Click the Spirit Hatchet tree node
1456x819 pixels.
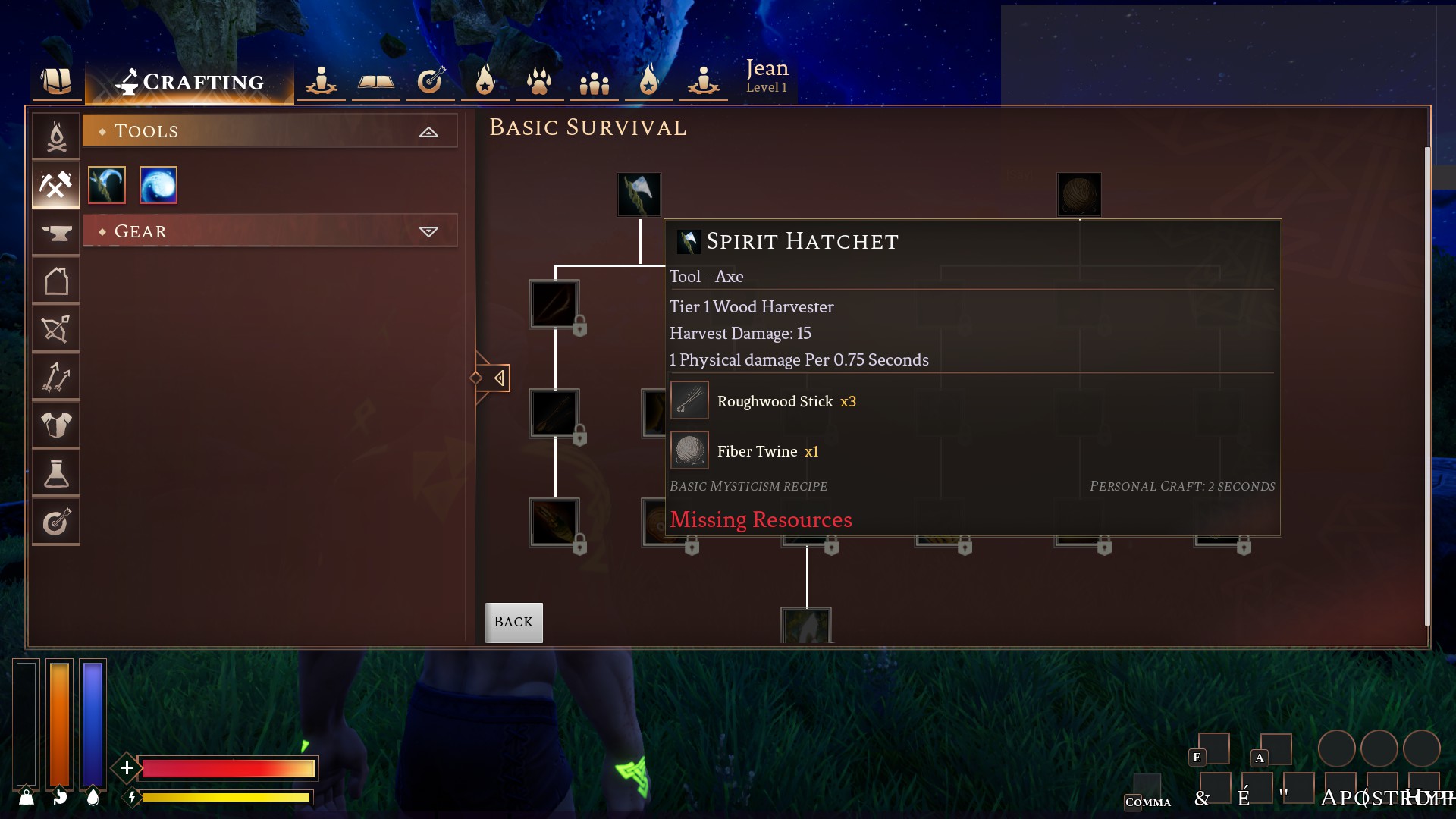pos(639,194)
